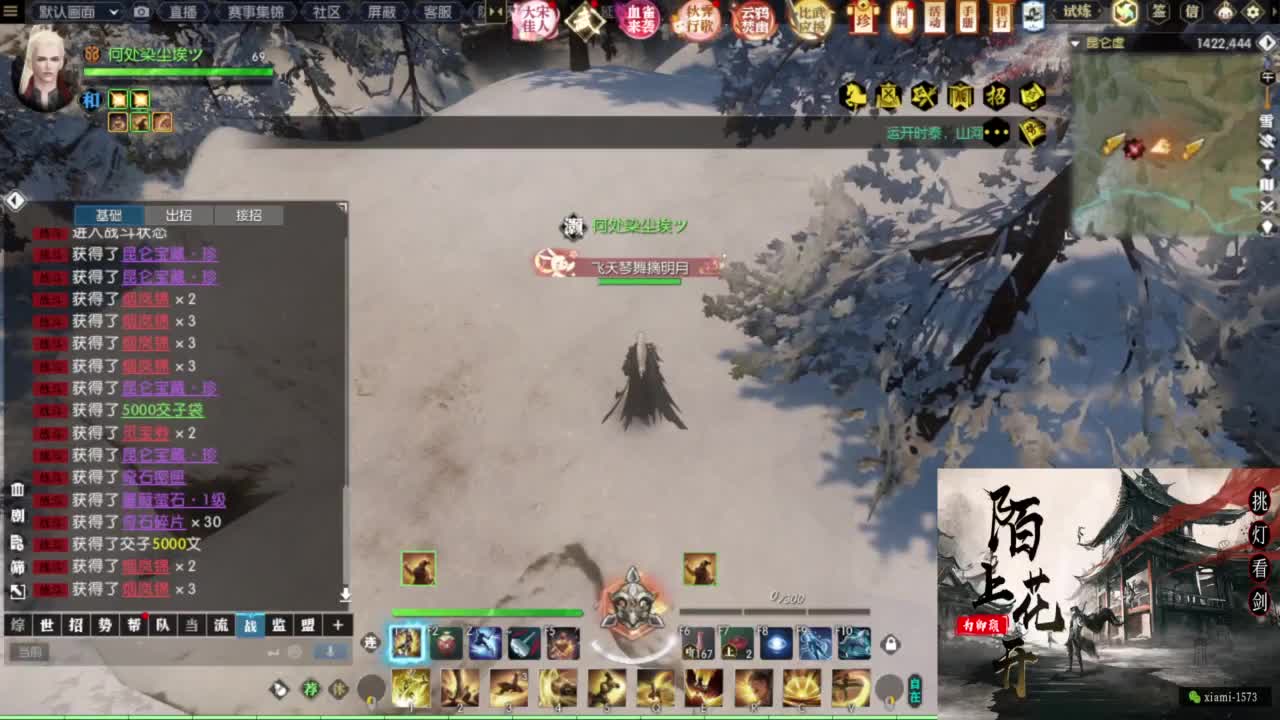
Task: Select the 世 chat channel tab
Action: click(48, 624)
